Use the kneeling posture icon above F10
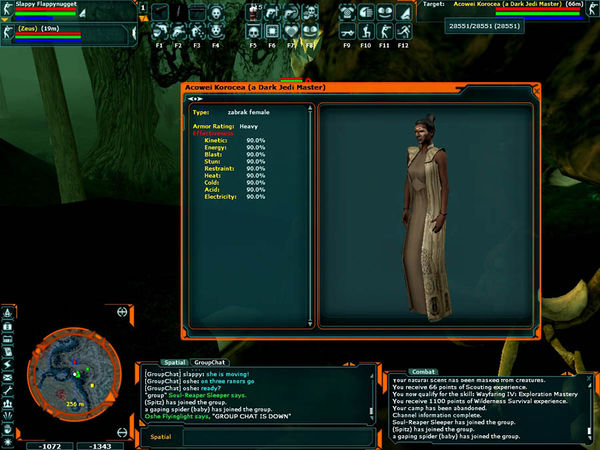The height and width of the screenshot is (450, 600). pyautogui.click(x=366, y=34)
